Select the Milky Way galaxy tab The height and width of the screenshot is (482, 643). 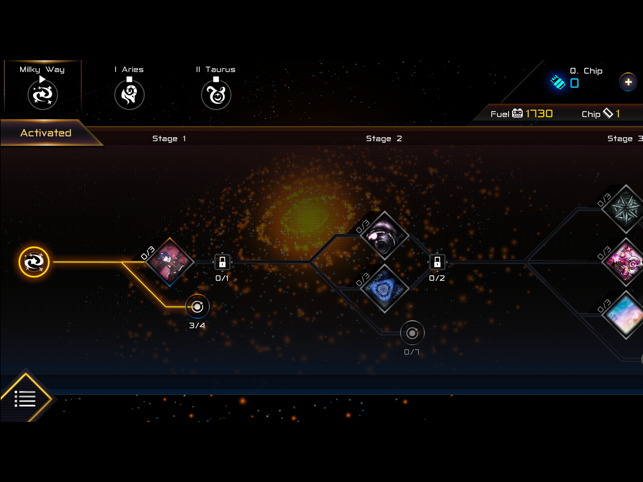42,88
